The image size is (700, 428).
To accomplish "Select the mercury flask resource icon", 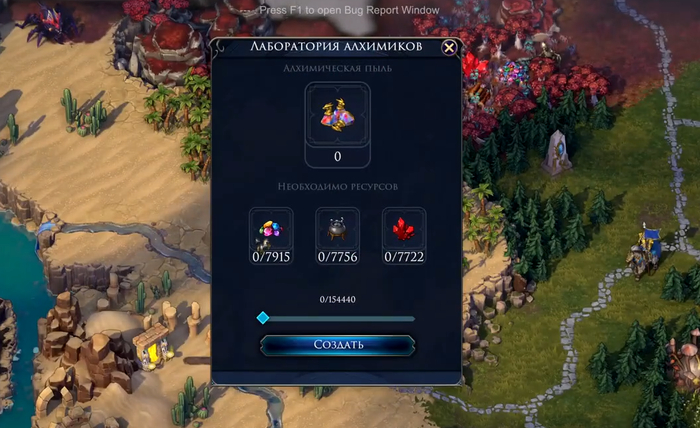I will 337,229.
